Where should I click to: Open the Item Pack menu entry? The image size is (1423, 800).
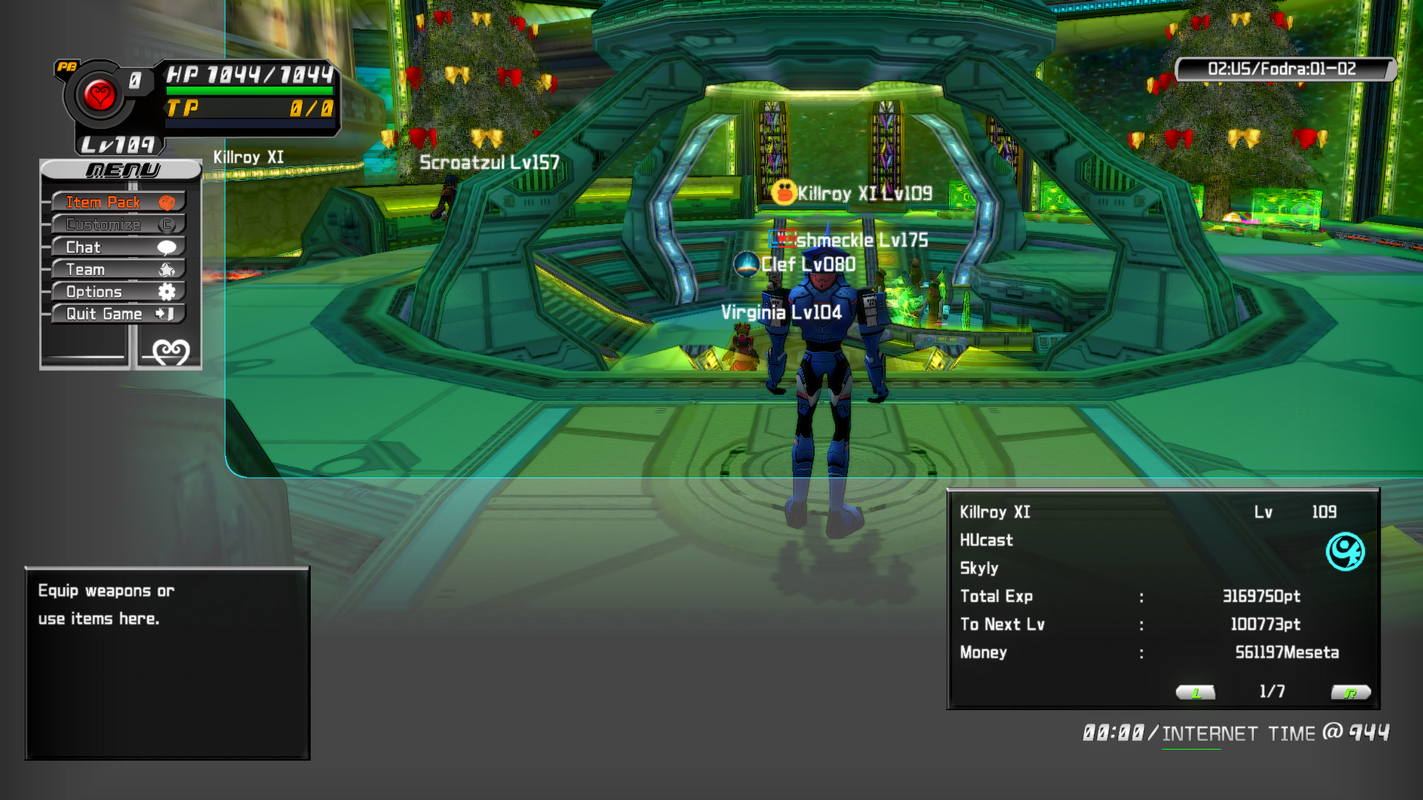[118, 202]
